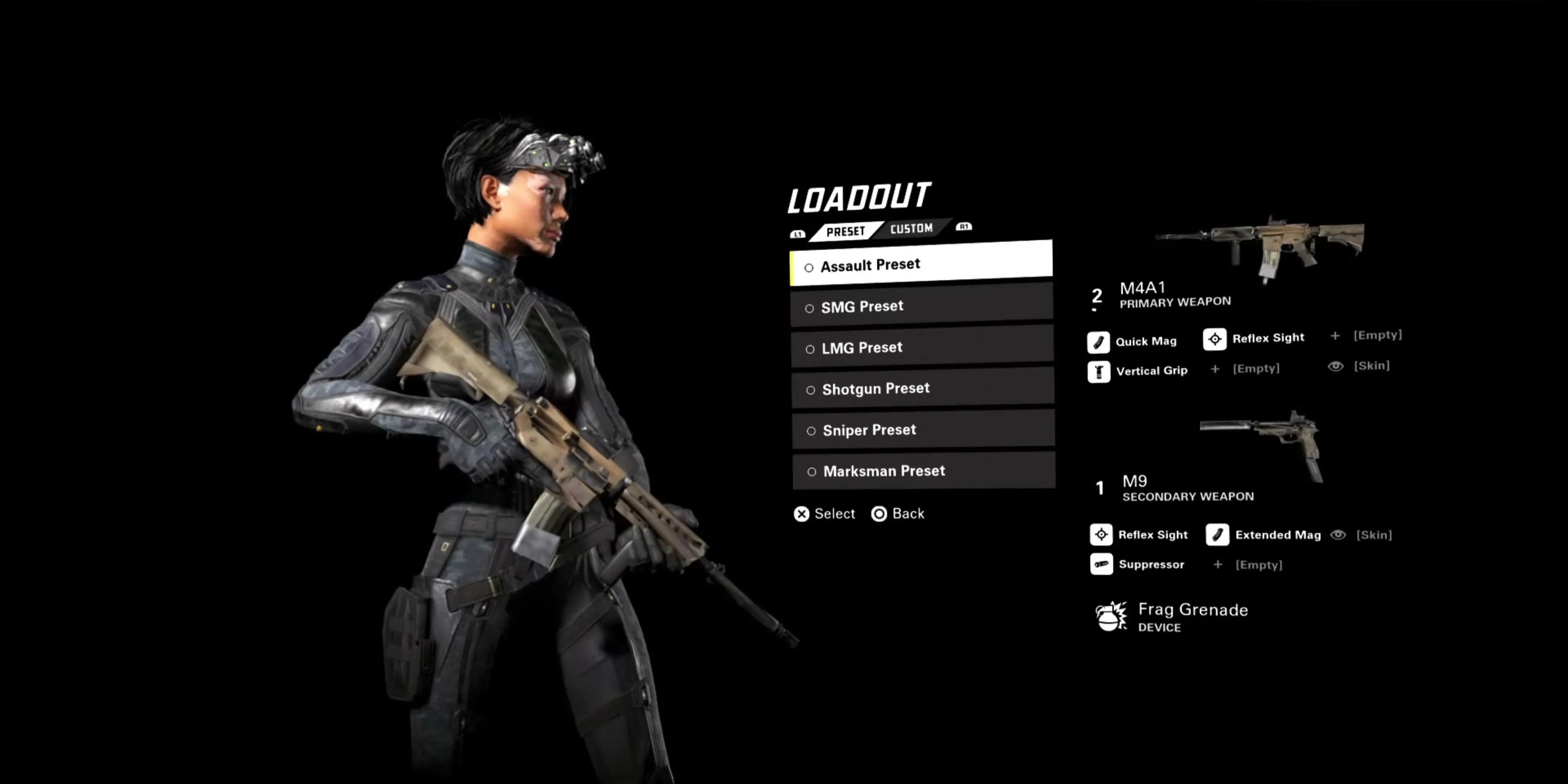
Task: Select the Assault Preset loadout
Action: coord(920,264)
